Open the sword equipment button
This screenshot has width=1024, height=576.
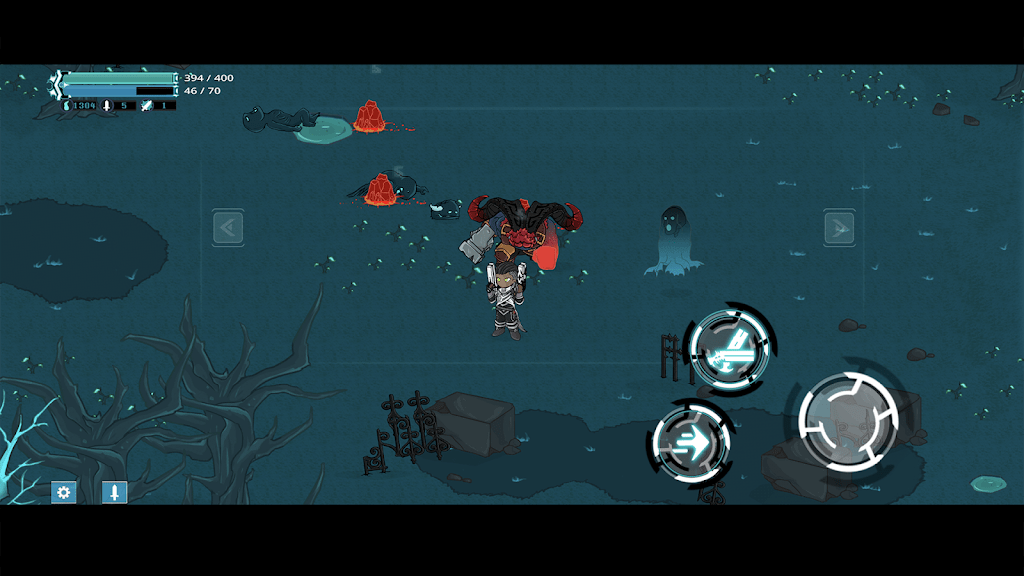click(x=114, y=492)
